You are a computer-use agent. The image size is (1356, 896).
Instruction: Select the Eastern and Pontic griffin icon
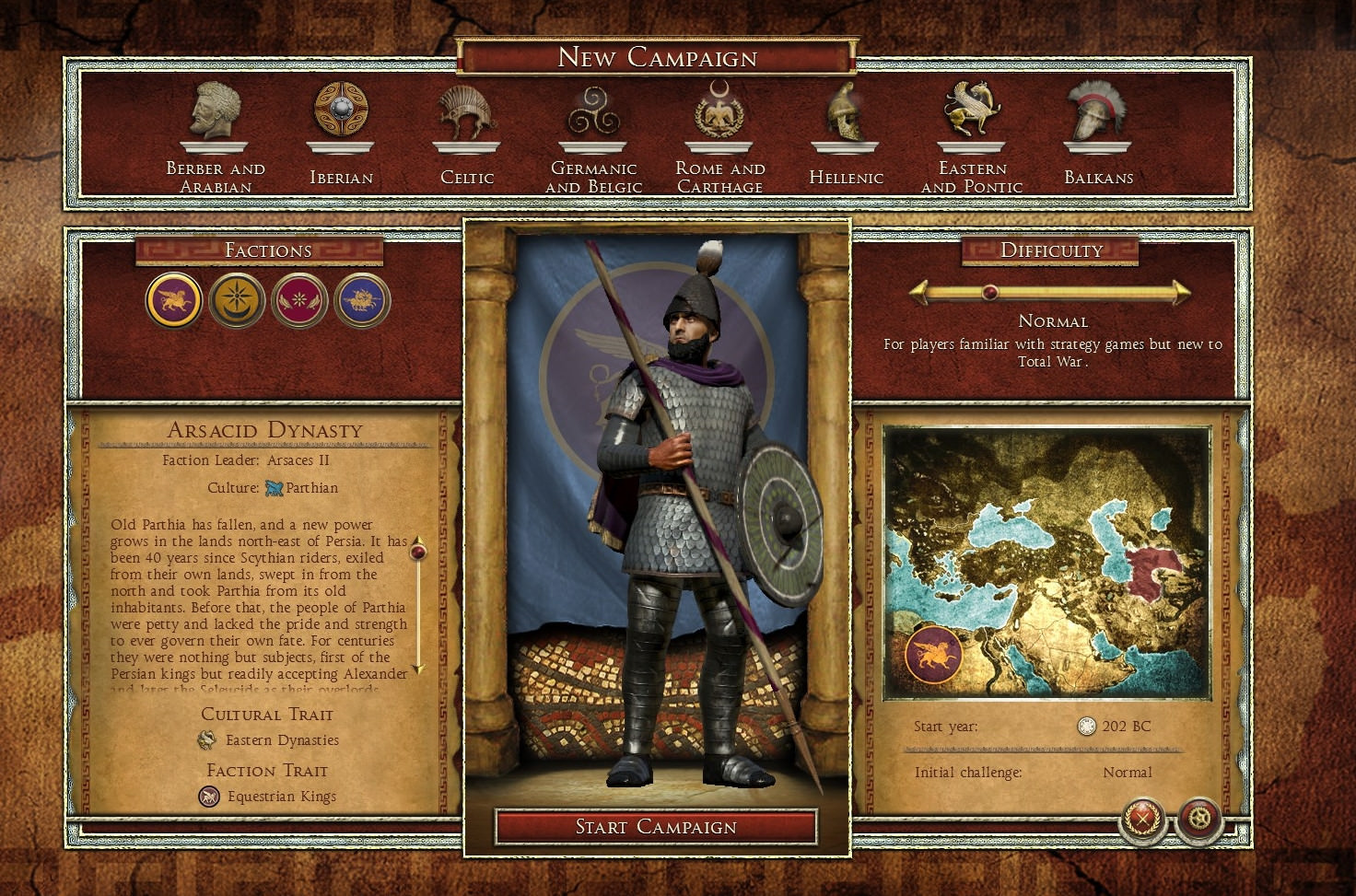click(x=971, y=111)
